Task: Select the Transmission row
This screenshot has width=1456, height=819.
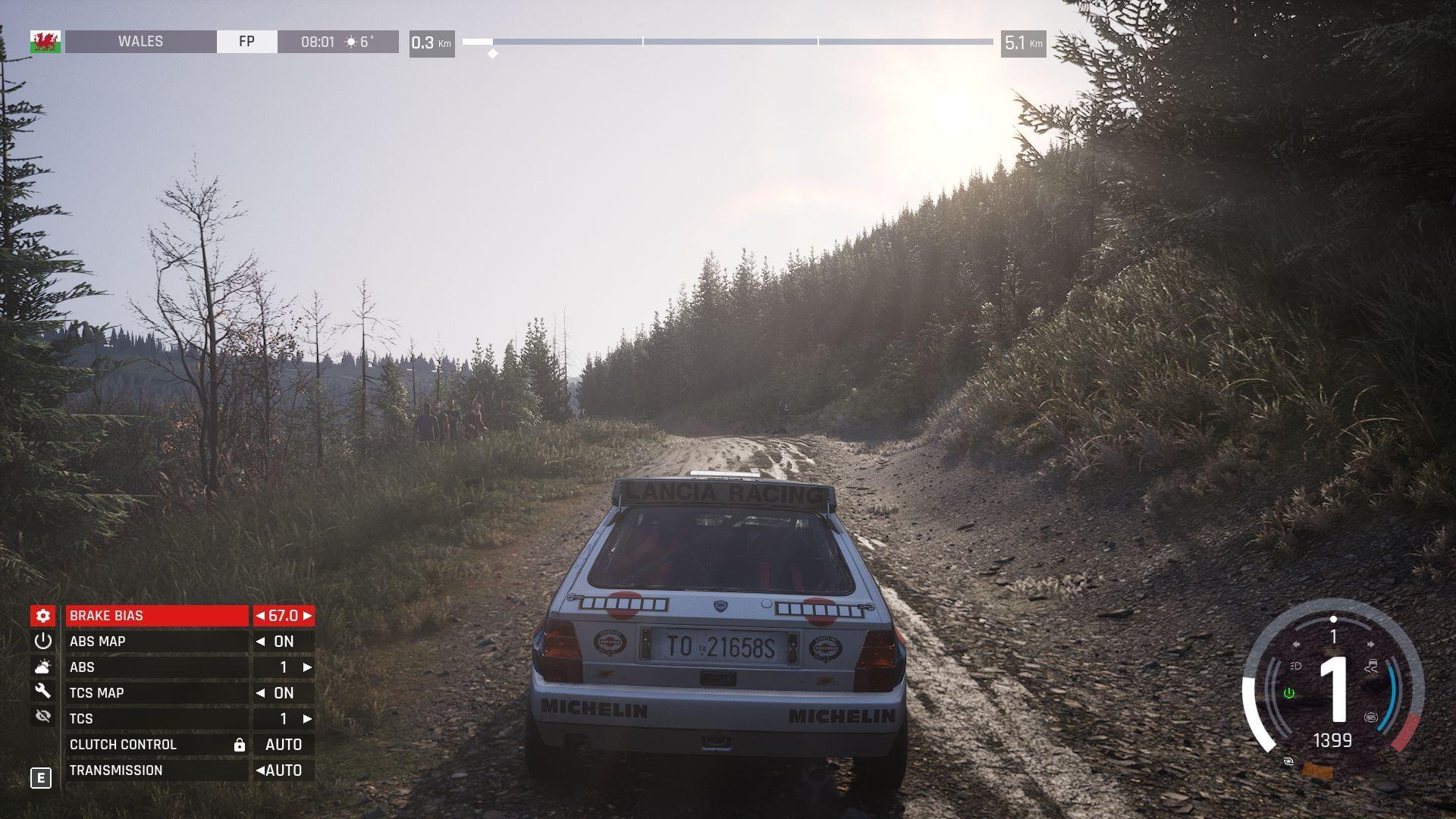Action: pyautogui.click(x=157, y=770)
